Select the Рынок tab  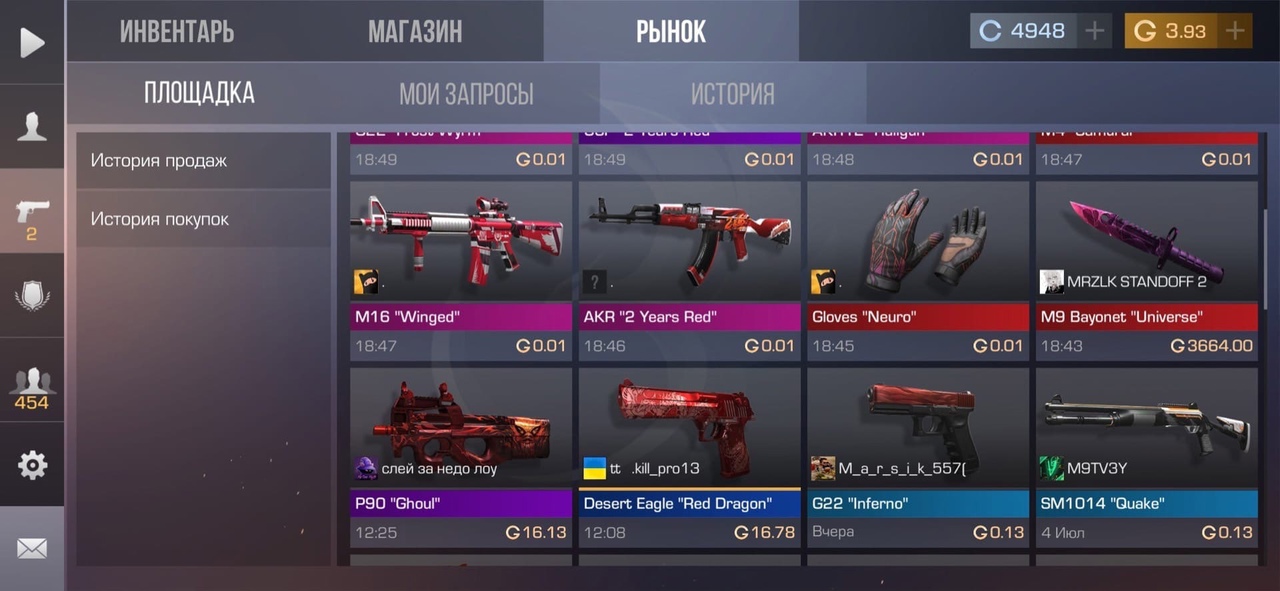tap(671, 31)
